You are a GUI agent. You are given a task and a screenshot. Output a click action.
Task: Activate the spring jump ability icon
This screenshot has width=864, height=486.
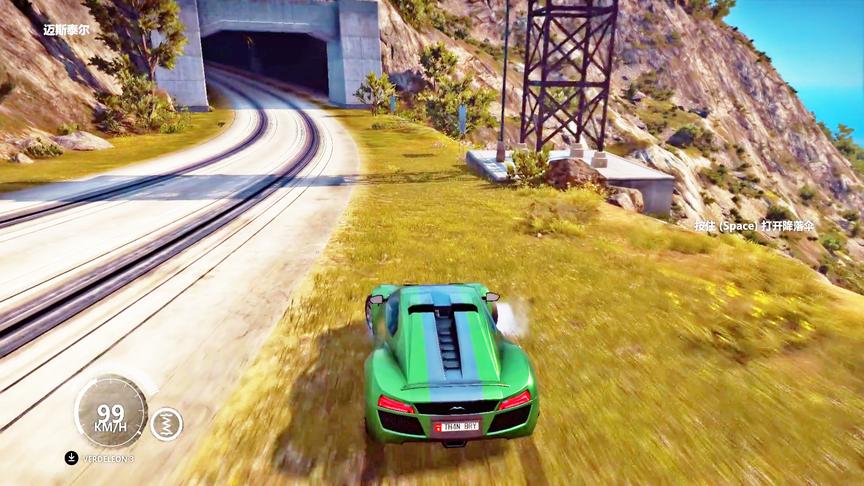tap(166, 424)
